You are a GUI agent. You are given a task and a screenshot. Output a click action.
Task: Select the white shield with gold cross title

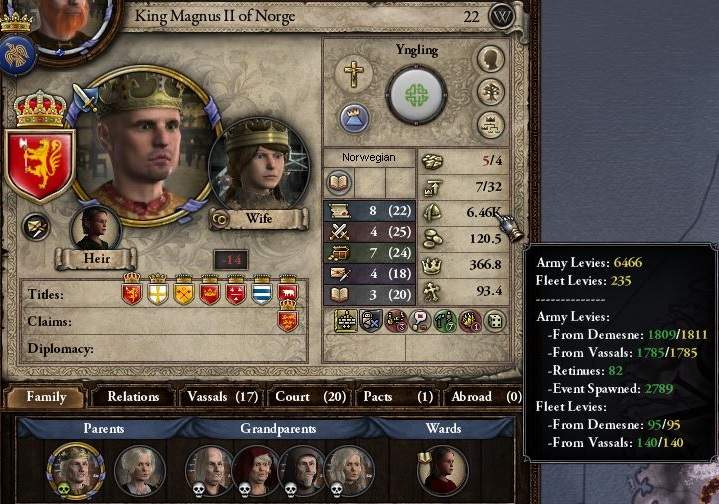[x=157, y=292]
